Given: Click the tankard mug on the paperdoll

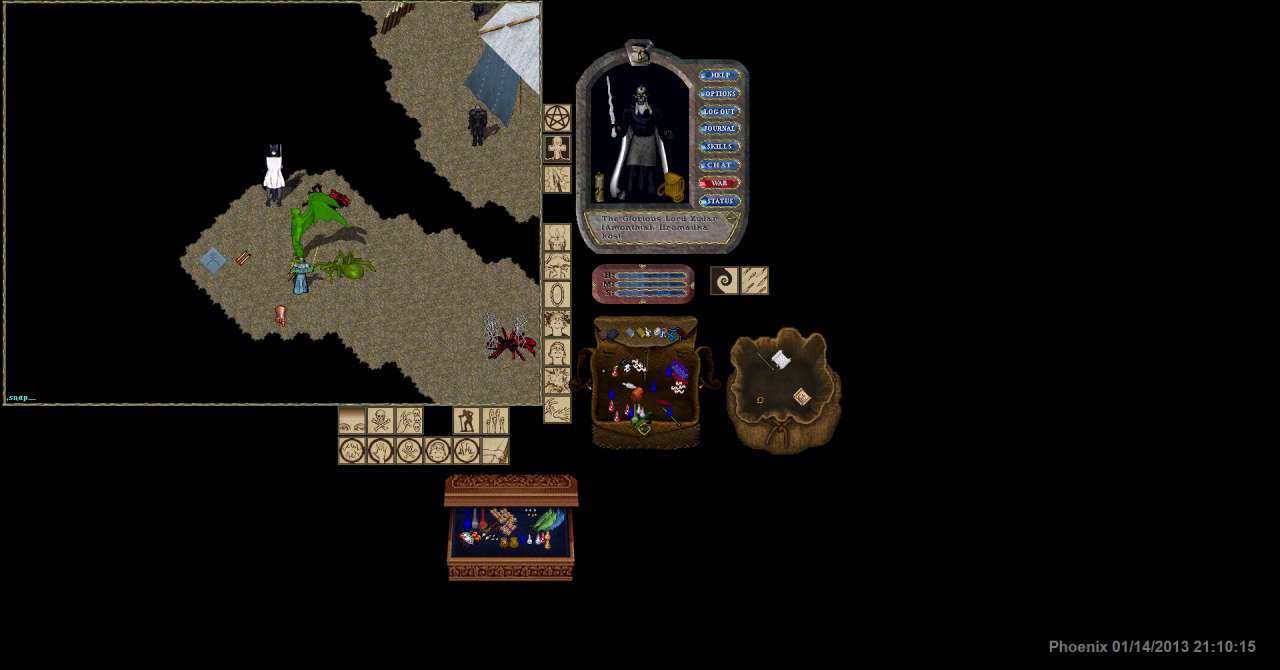Looking at the screenshot, I should [x=671, y=187].
